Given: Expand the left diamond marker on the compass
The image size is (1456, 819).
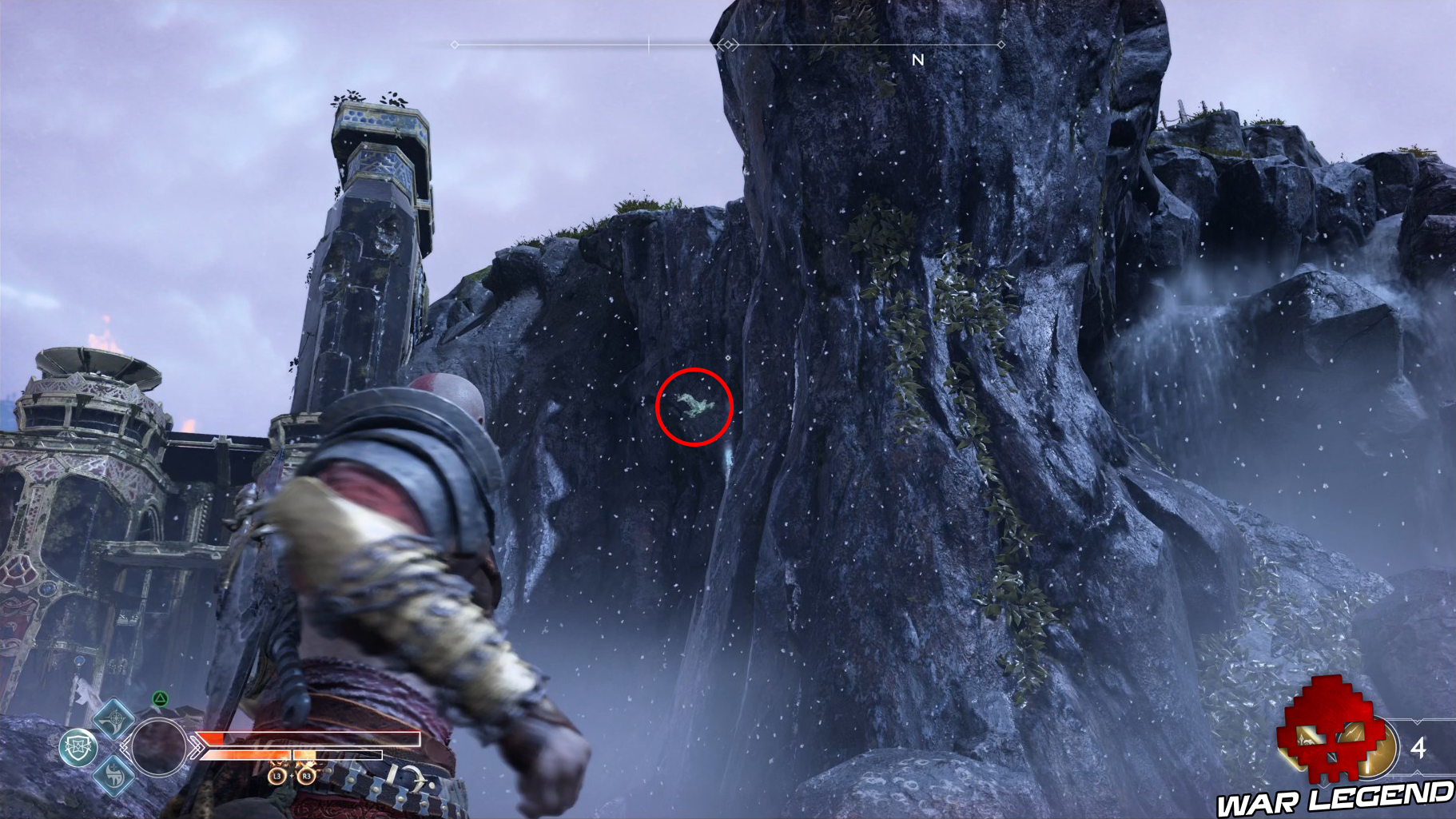Looking at the screenshot, I should (454, 44).
